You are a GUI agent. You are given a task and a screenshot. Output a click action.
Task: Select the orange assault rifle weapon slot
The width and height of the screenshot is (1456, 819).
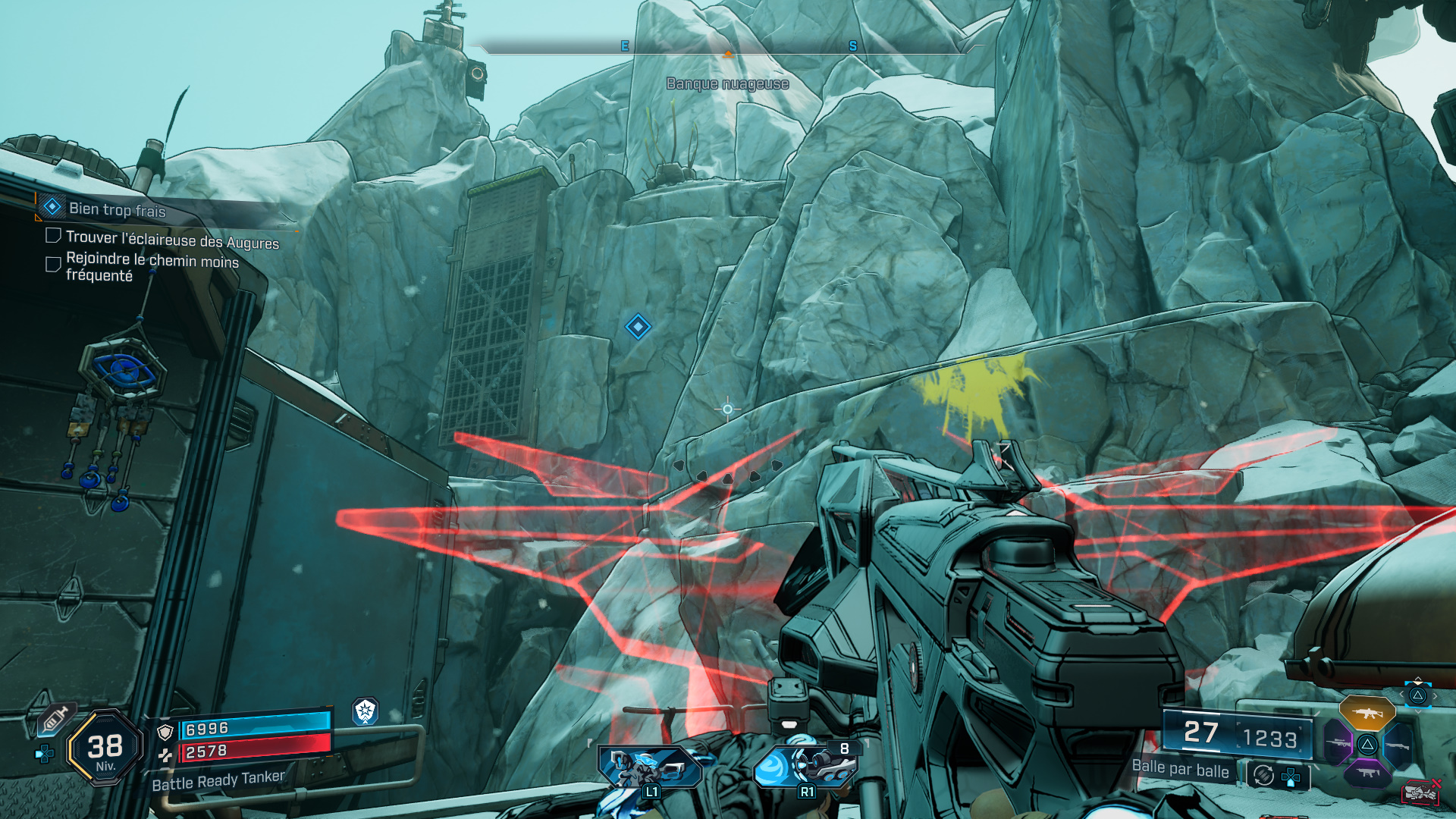1367,713
